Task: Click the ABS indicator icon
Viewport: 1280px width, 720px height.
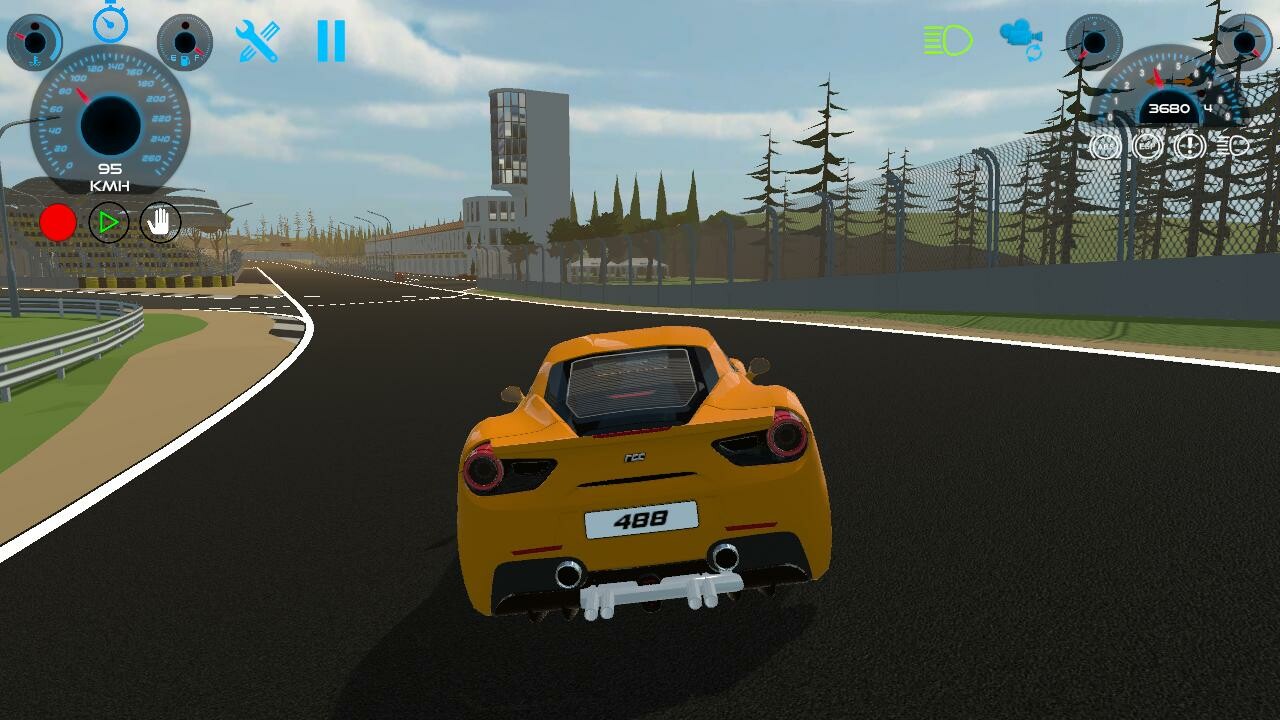Action: [1104, 145]
